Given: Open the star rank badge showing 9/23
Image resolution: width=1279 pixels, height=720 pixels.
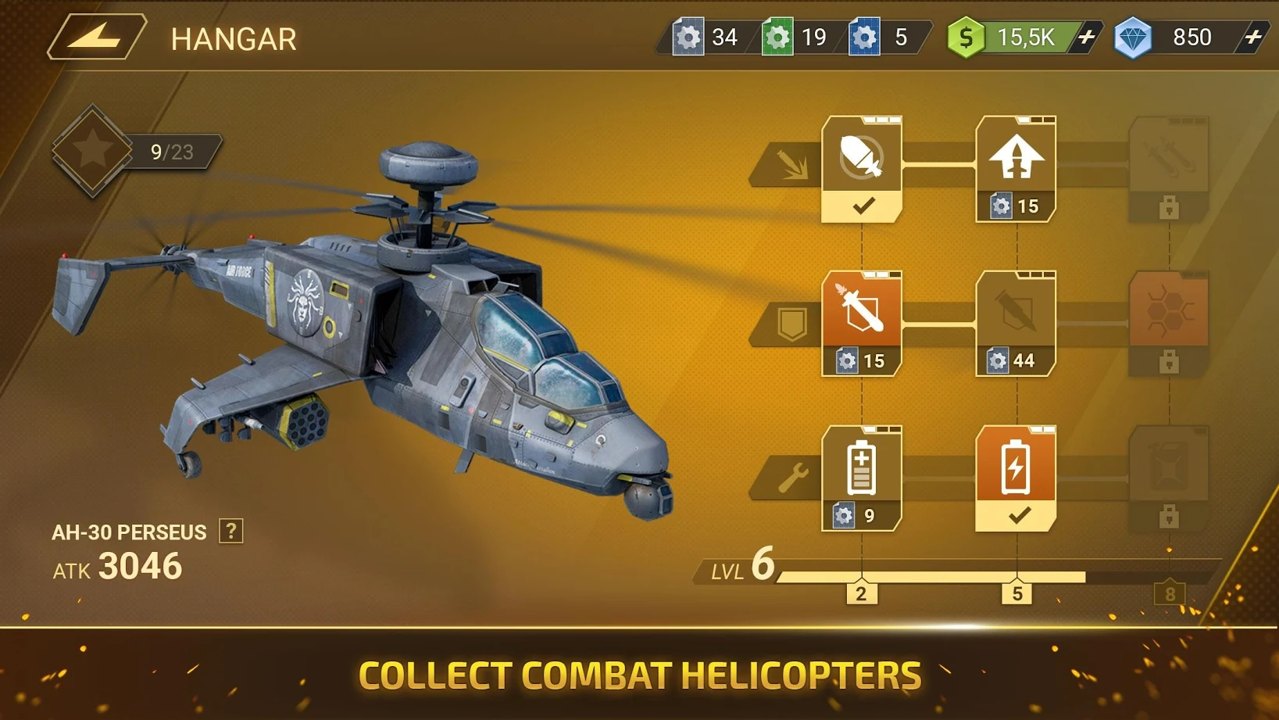Looking at the screenshot, I should pos(93,151).
